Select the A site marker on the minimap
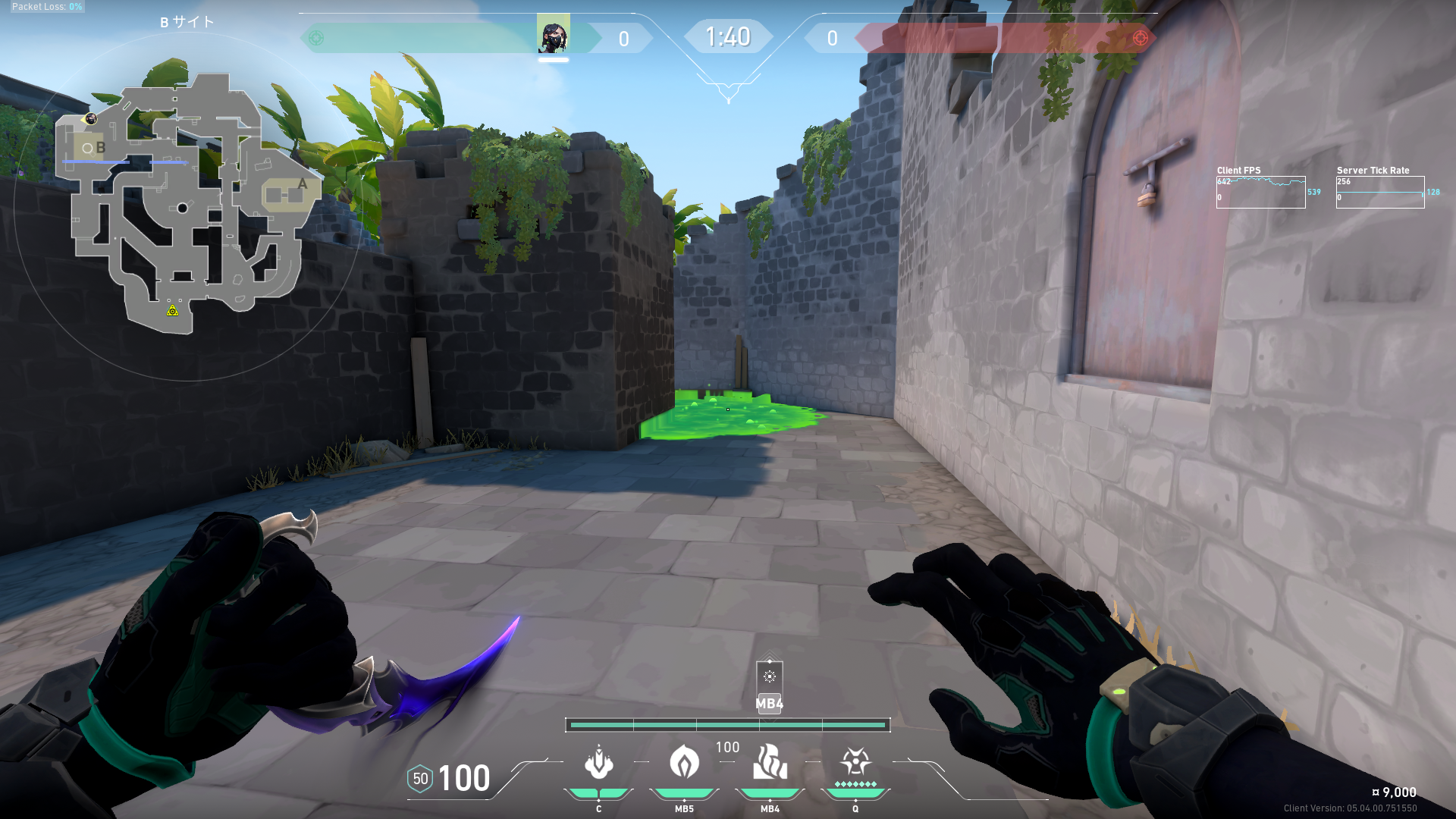Image resolution: width=1456 pixels, height=819 pixels. pos(302,184)
